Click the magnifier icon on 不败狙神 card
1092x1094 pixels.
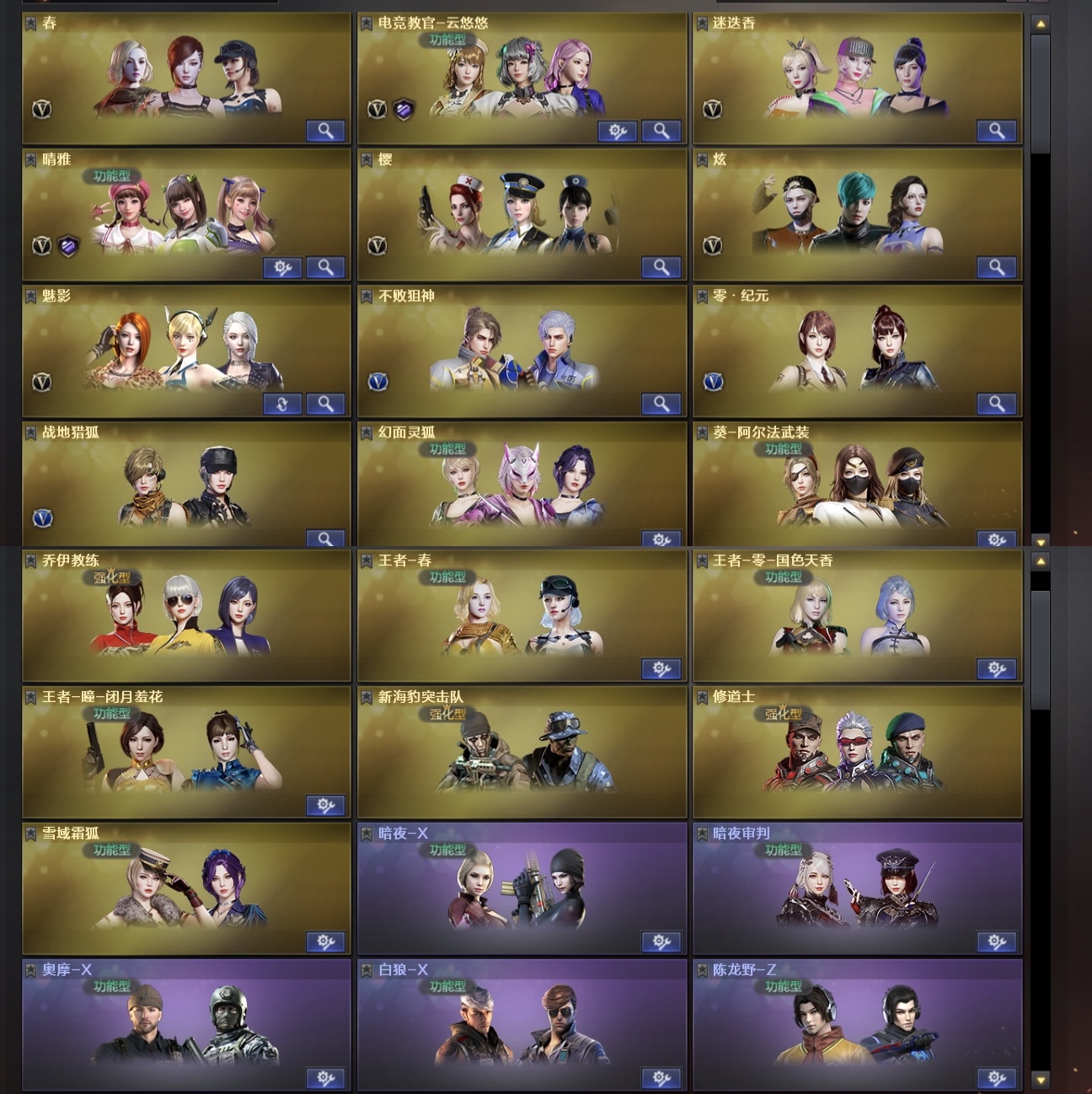[661, 404]
